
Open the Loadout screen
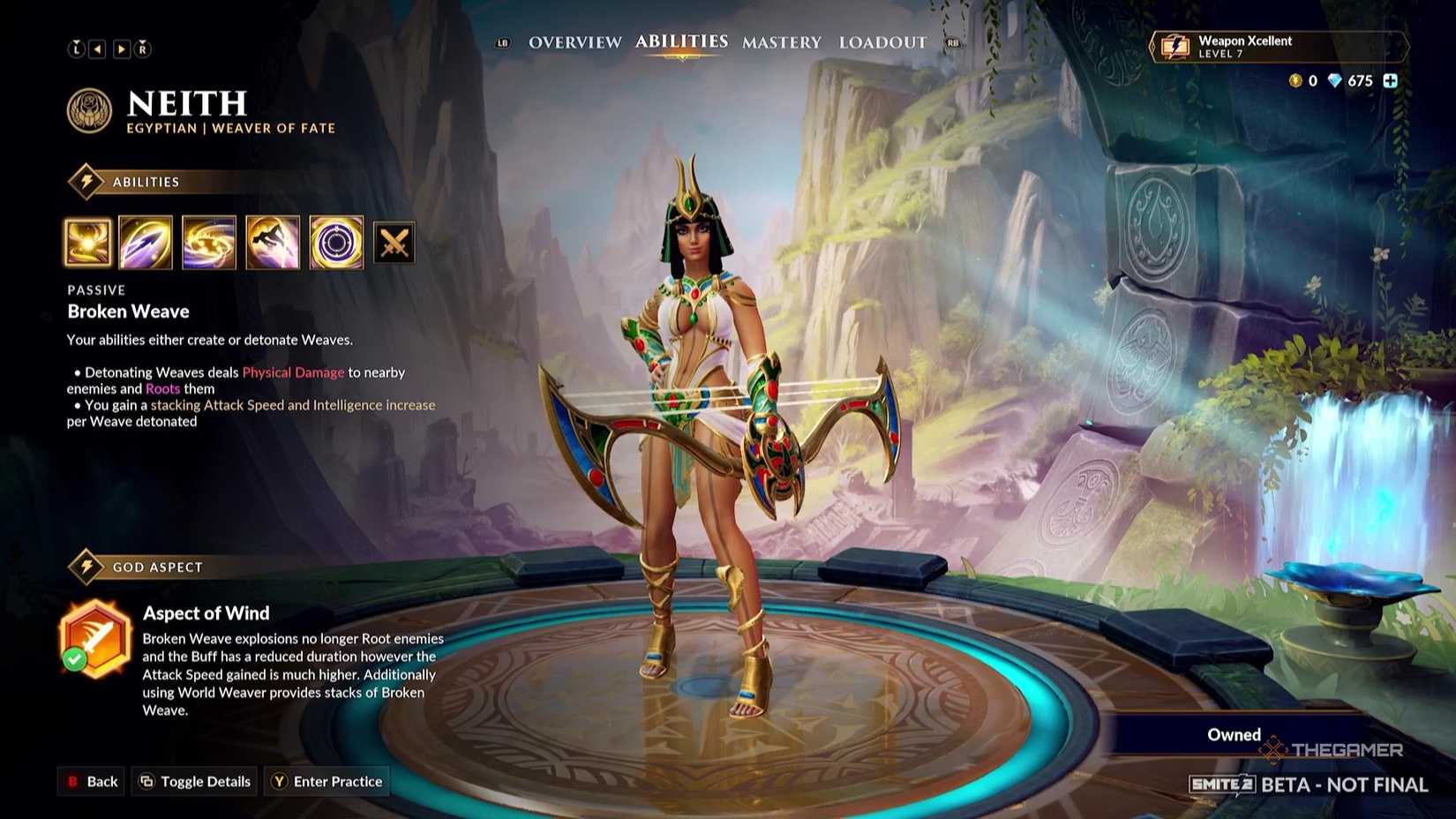[x=882, y=41]
